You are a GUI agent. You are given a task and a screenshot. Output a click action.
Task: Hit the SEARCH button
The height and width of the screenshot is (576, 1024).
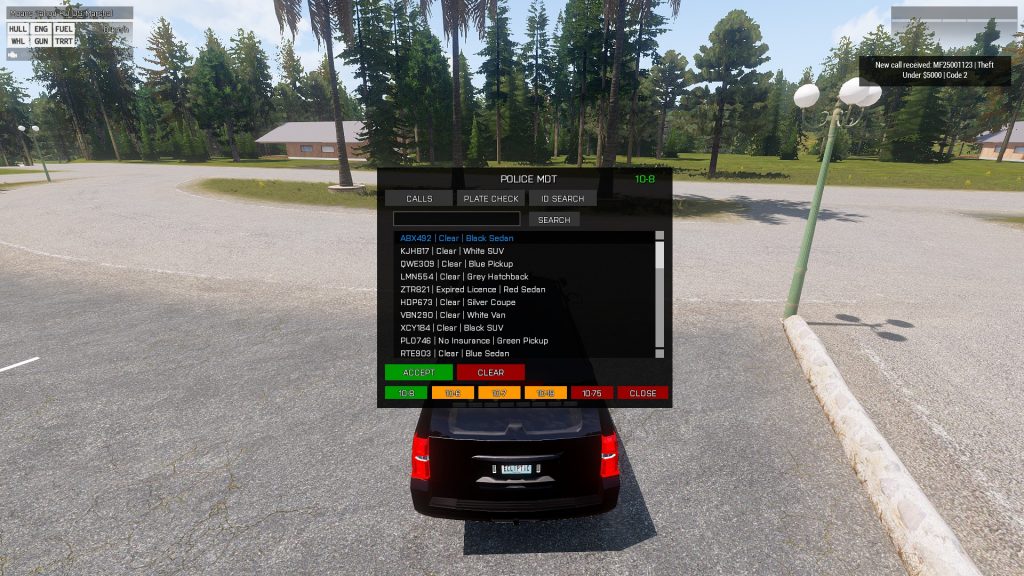coord(554,219)
